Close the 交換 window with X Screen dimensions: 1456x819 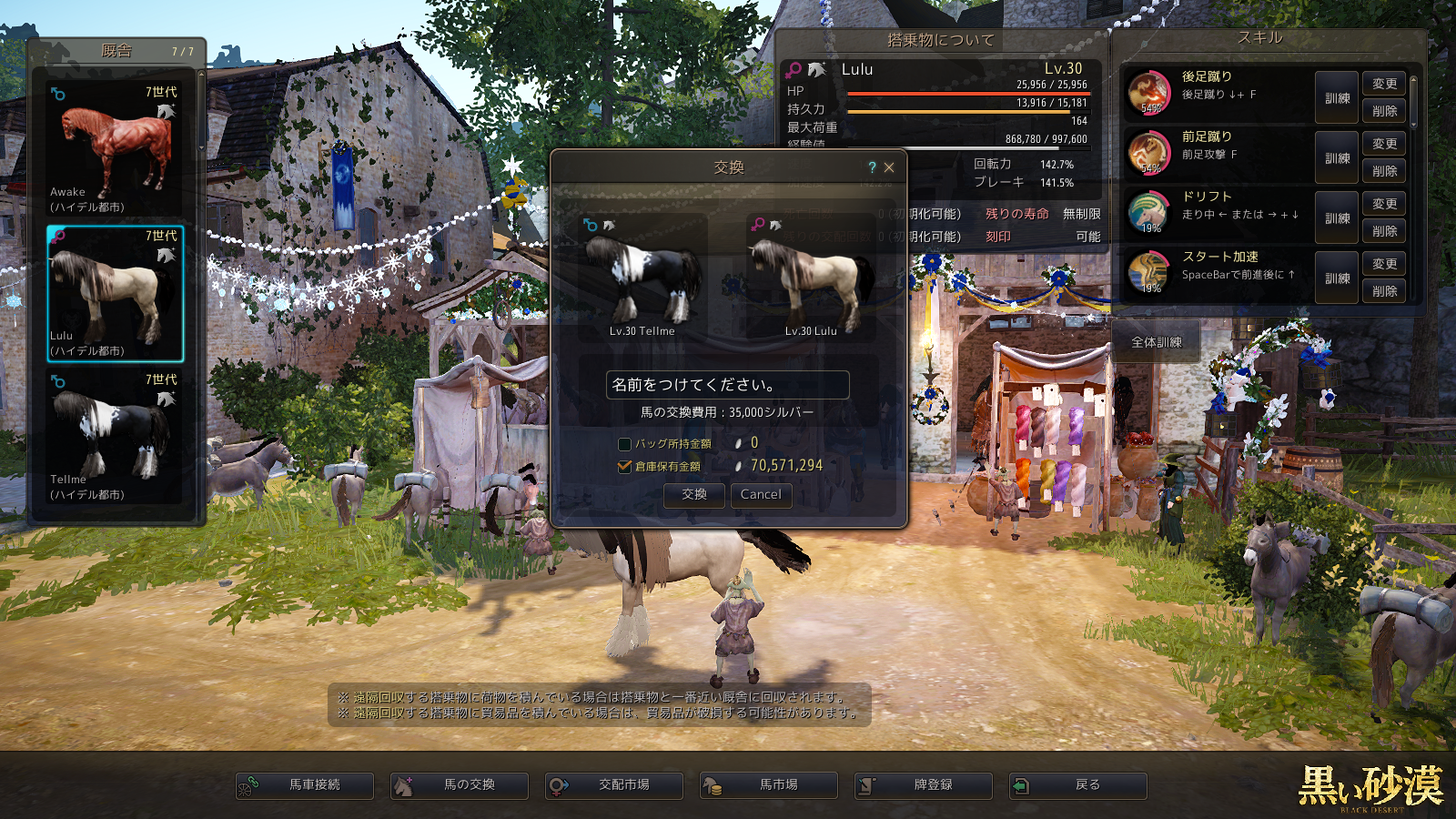pyautogui.click(x=889, y=167)
